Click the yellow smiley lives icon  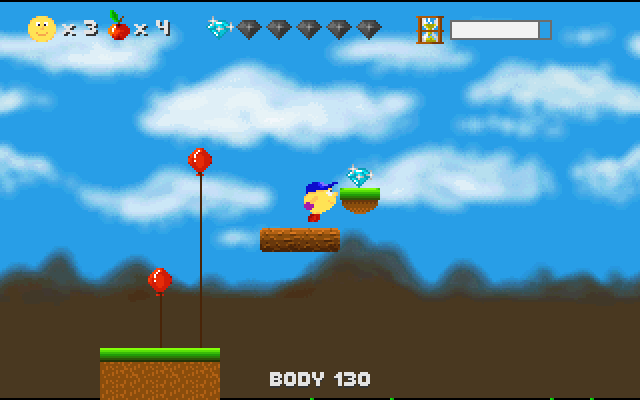click(42, 29)
